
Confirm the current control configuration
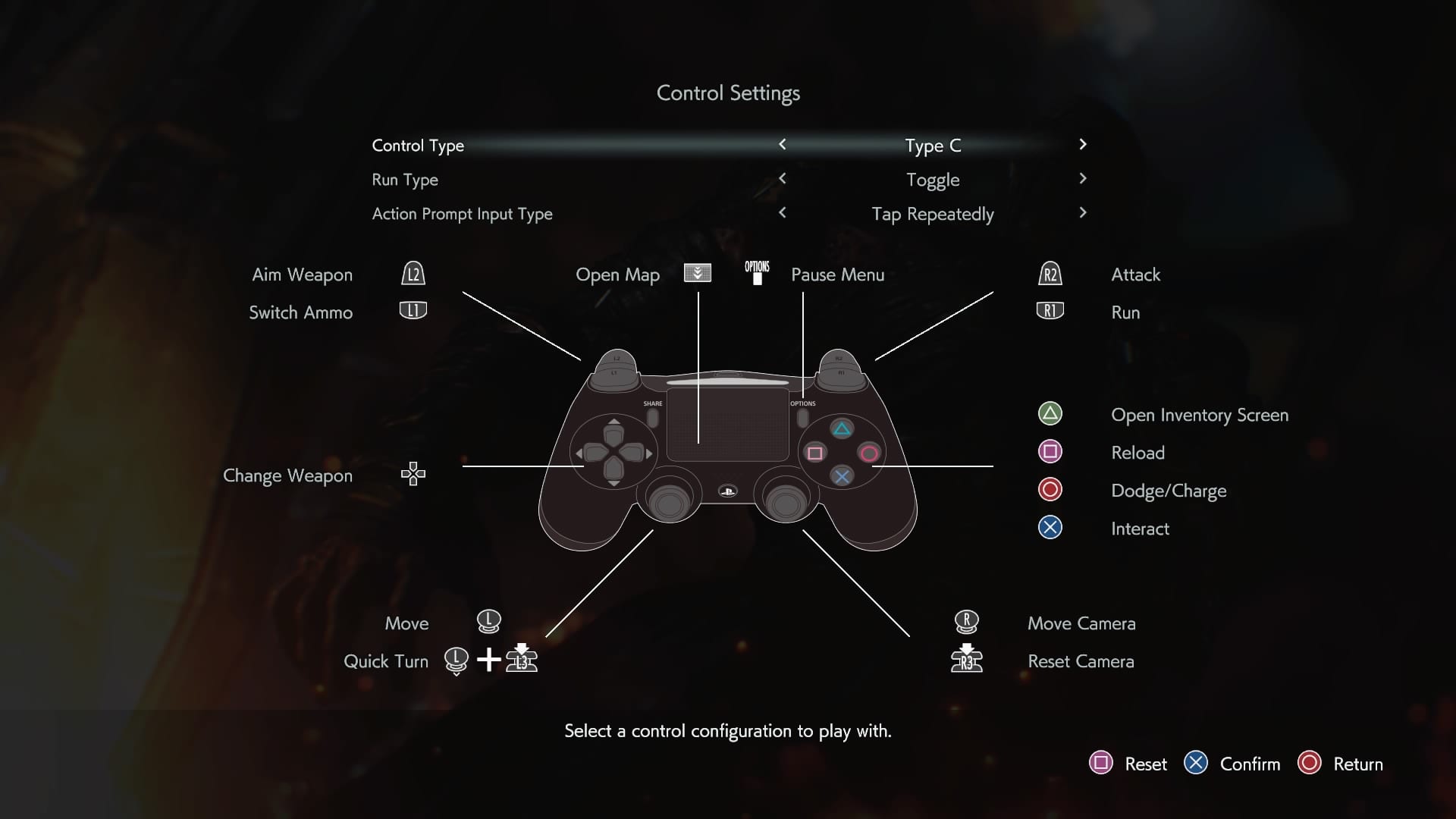[x=1197, y=764]
